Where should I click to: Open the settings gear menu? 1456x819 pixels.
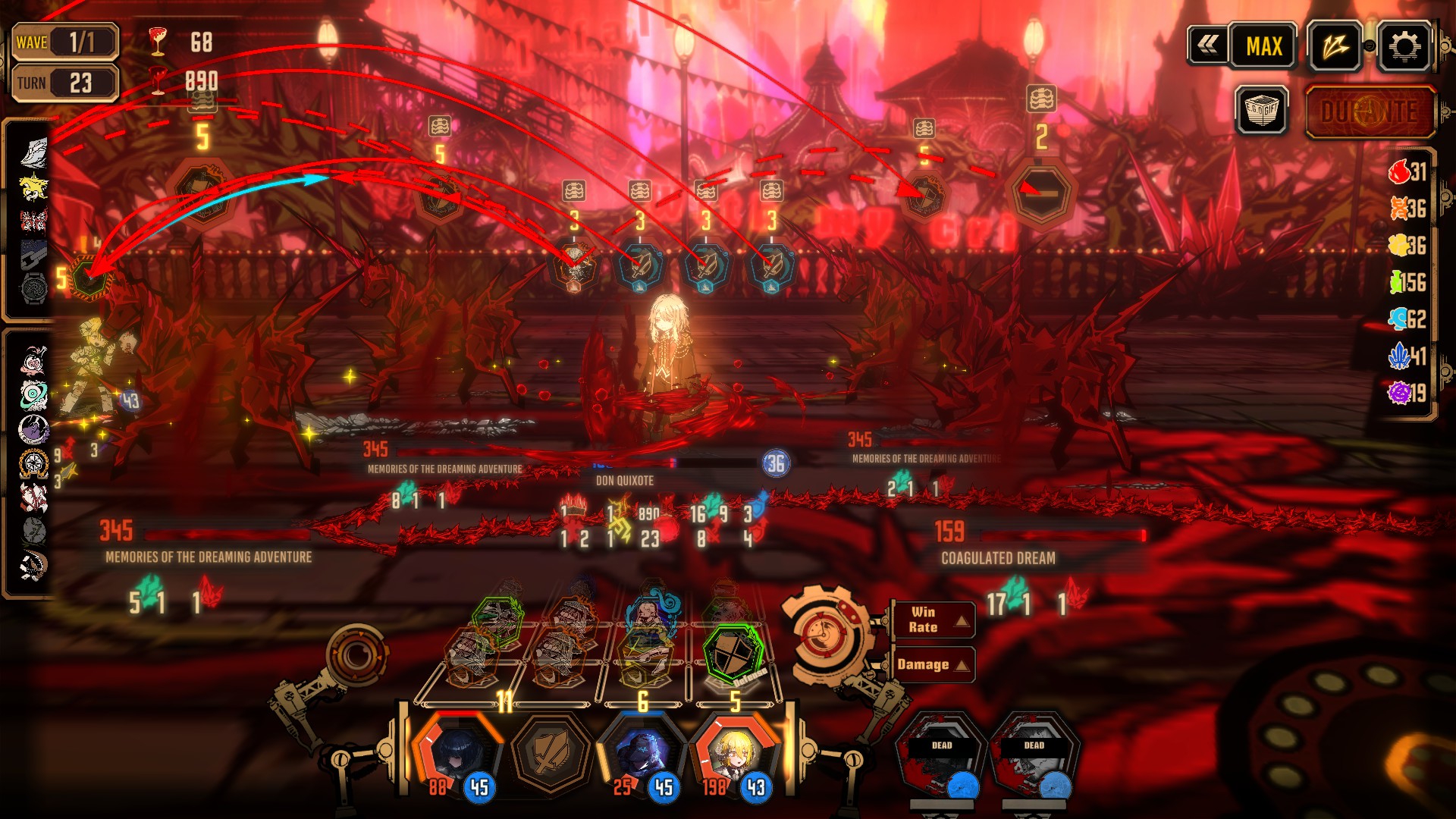point(1404,47)
